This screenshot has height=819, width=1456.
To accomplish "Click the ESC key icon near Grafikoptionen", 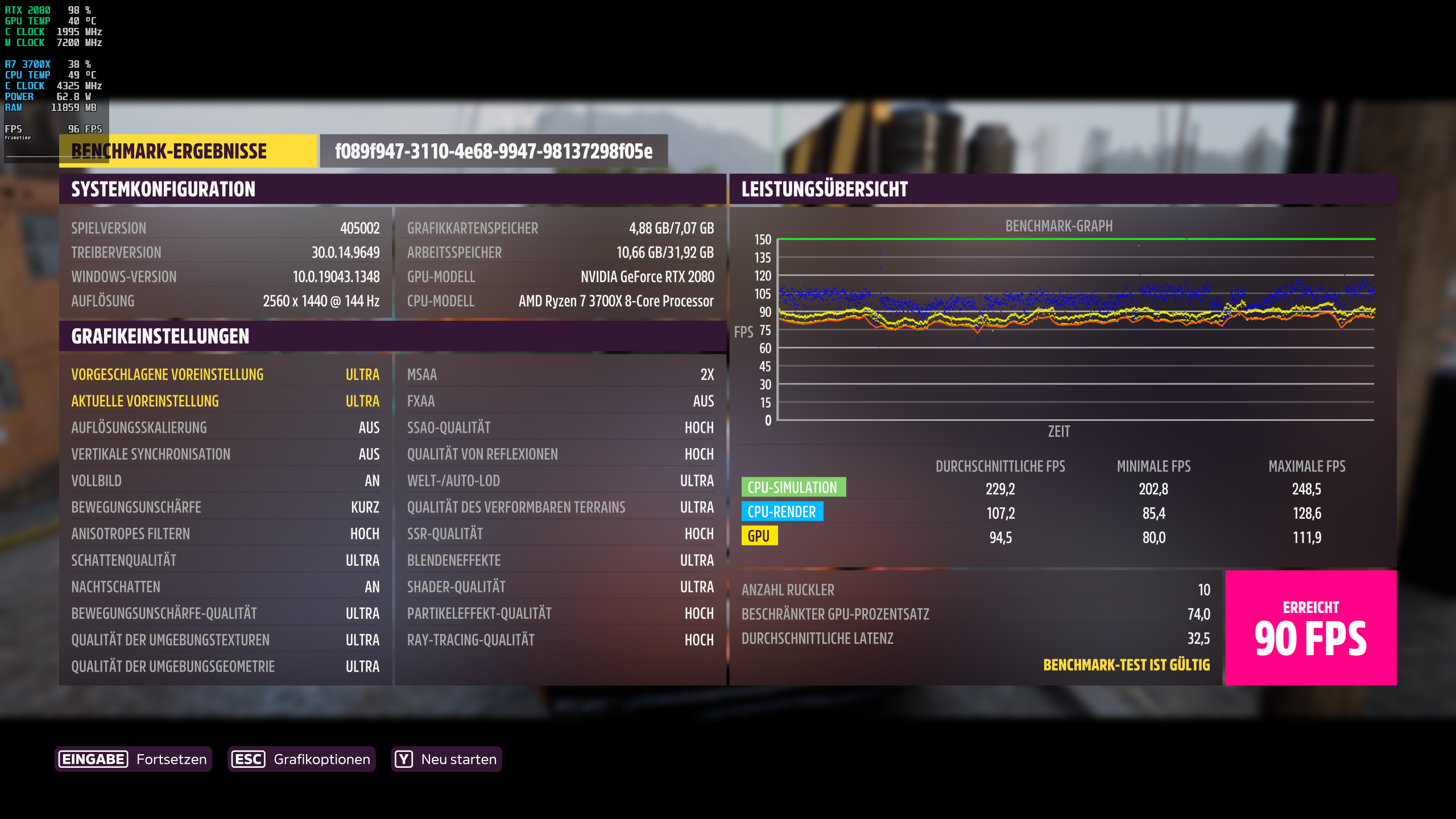I will (249, 759).
